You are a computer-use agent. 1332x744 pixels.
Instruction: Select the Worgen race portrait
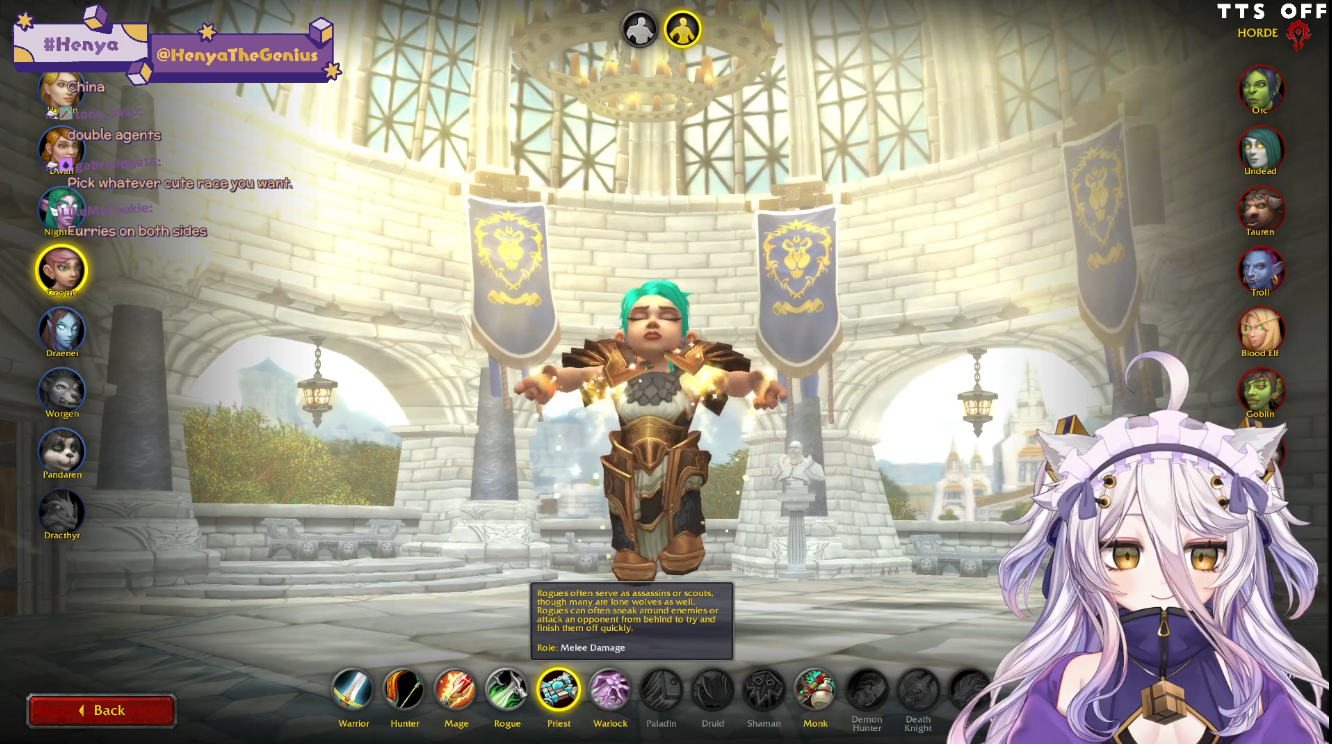point(62,390)
